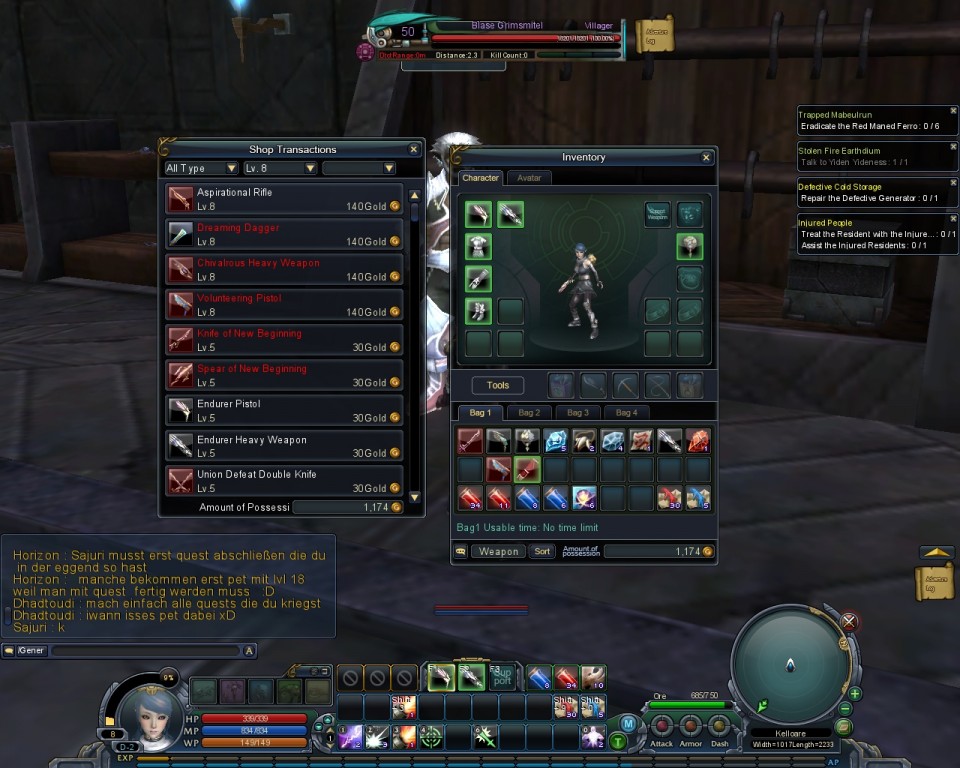Sort the inventory items
Screen dimensions: 960x768
coord(541,551)
